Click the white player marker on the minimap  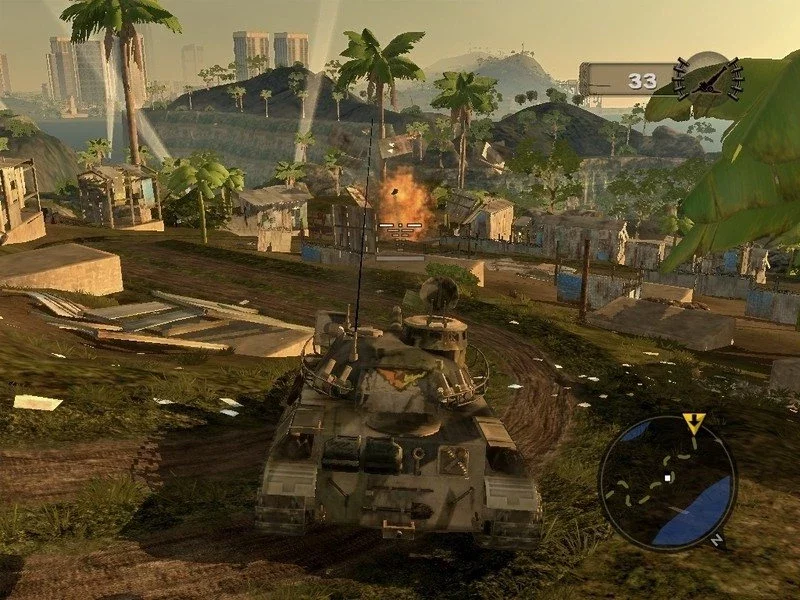pos(668,478)
